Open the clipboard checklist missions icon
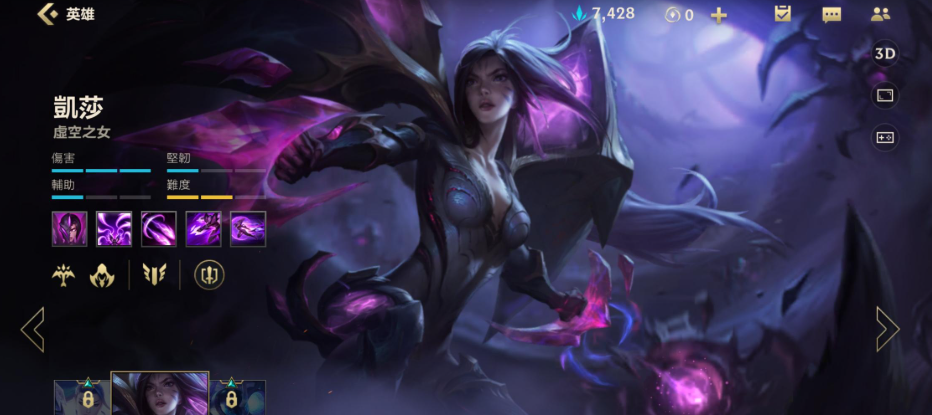This screenshot has width=932, height=415. pos(783,14)
